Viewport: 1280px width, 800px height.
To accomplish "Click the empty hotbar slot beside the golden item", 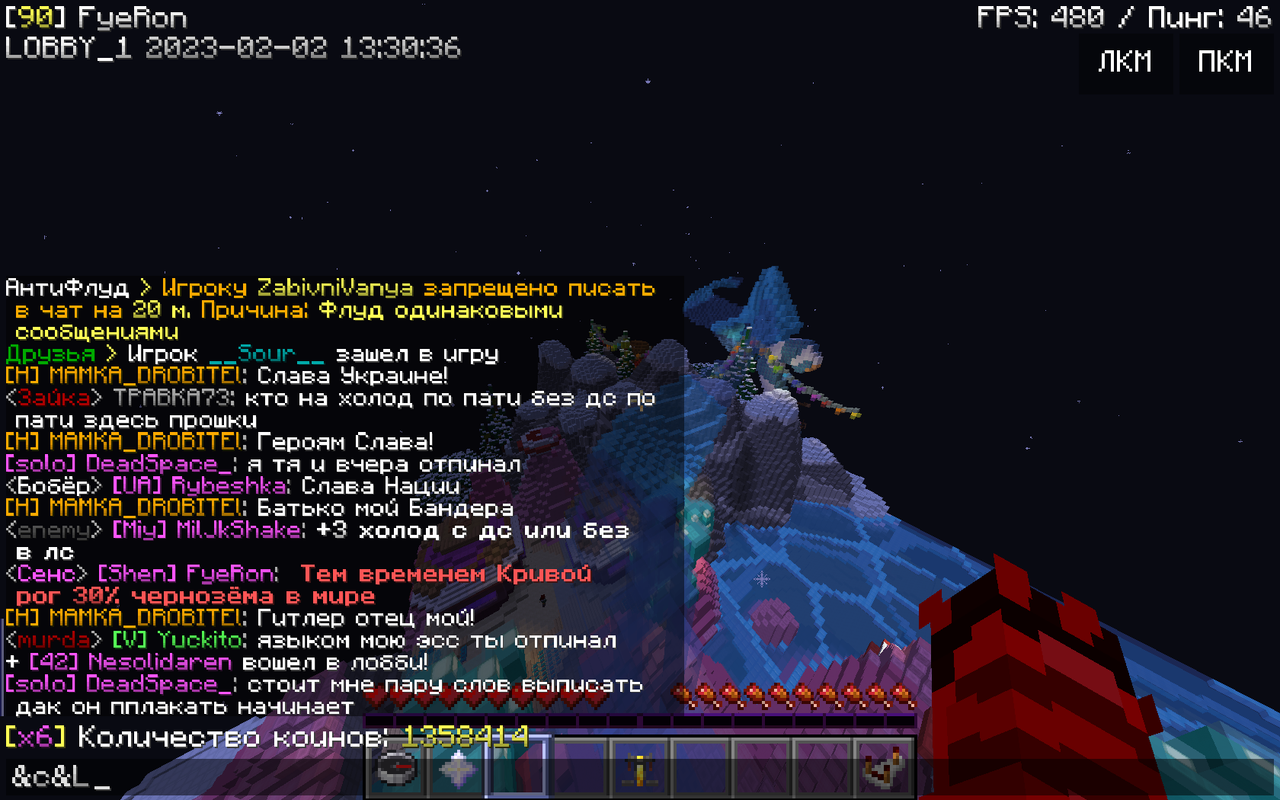I will [x=701, y=772].
